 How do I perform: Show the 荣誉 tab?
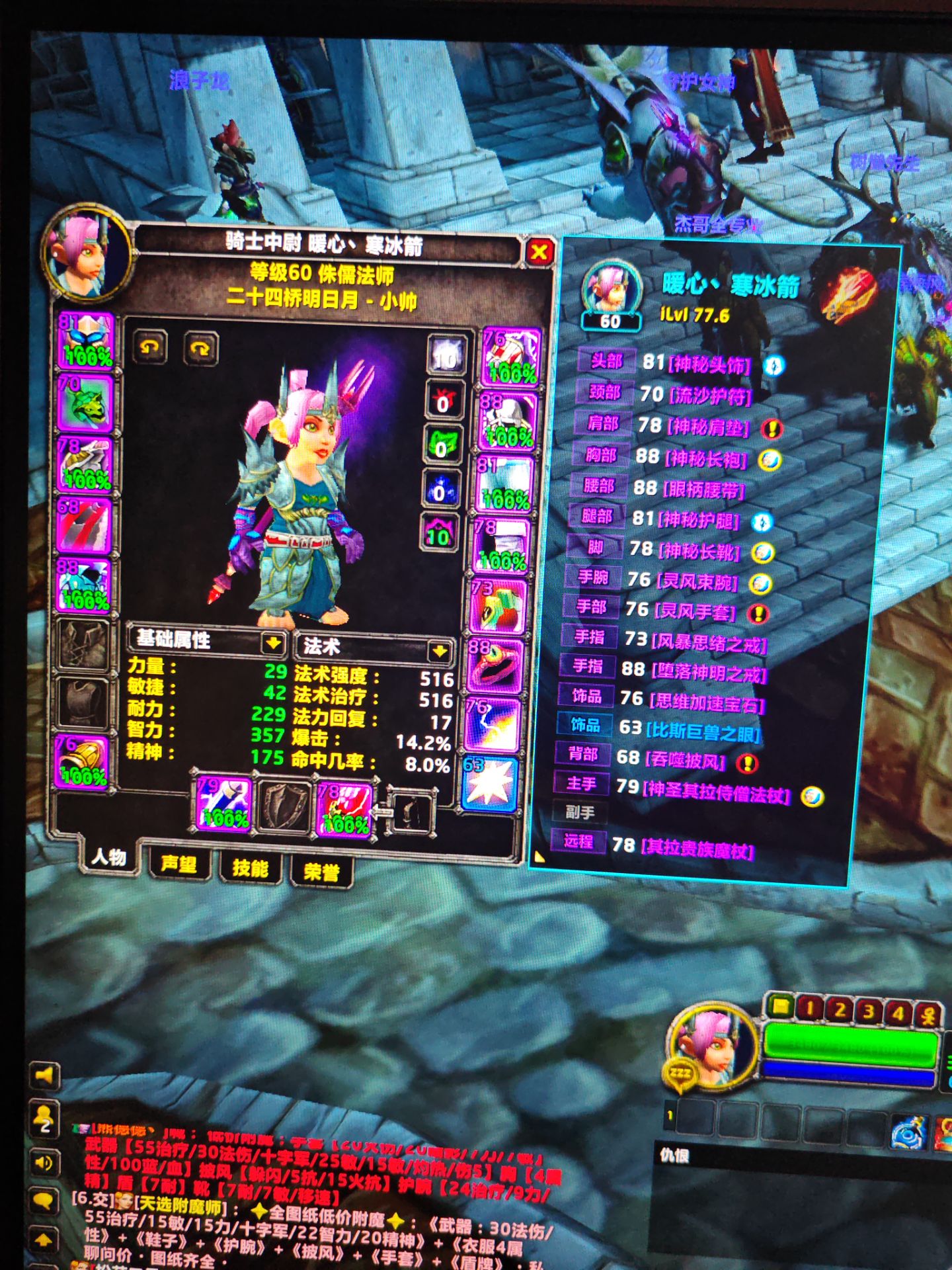pyautogui.click(x=321, y=872)
